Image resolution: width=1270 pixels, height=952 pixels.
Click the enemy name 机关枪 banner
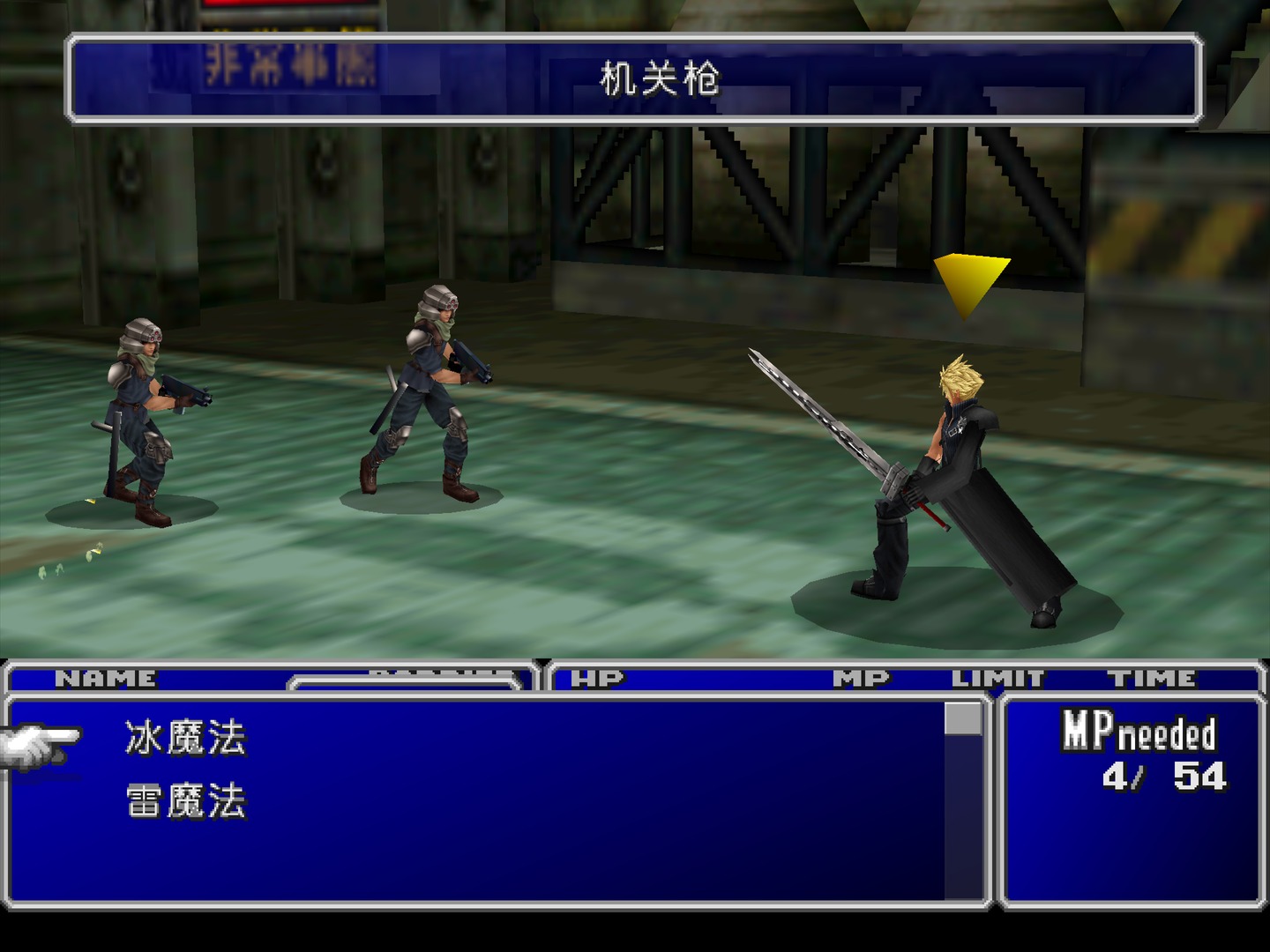(660, 78)
